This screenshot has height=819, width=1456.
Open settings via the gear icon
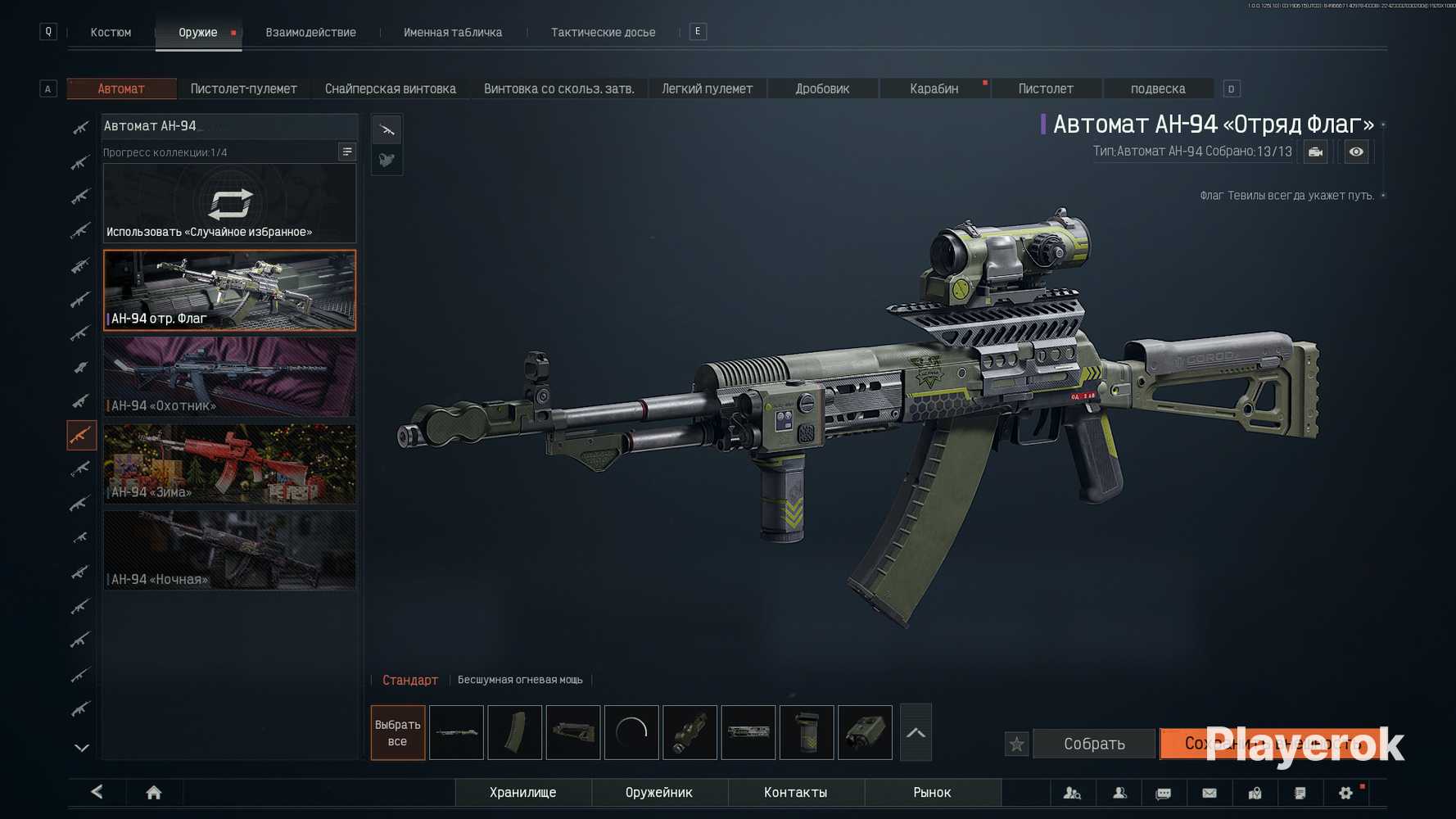click(x=1345, y=792)
